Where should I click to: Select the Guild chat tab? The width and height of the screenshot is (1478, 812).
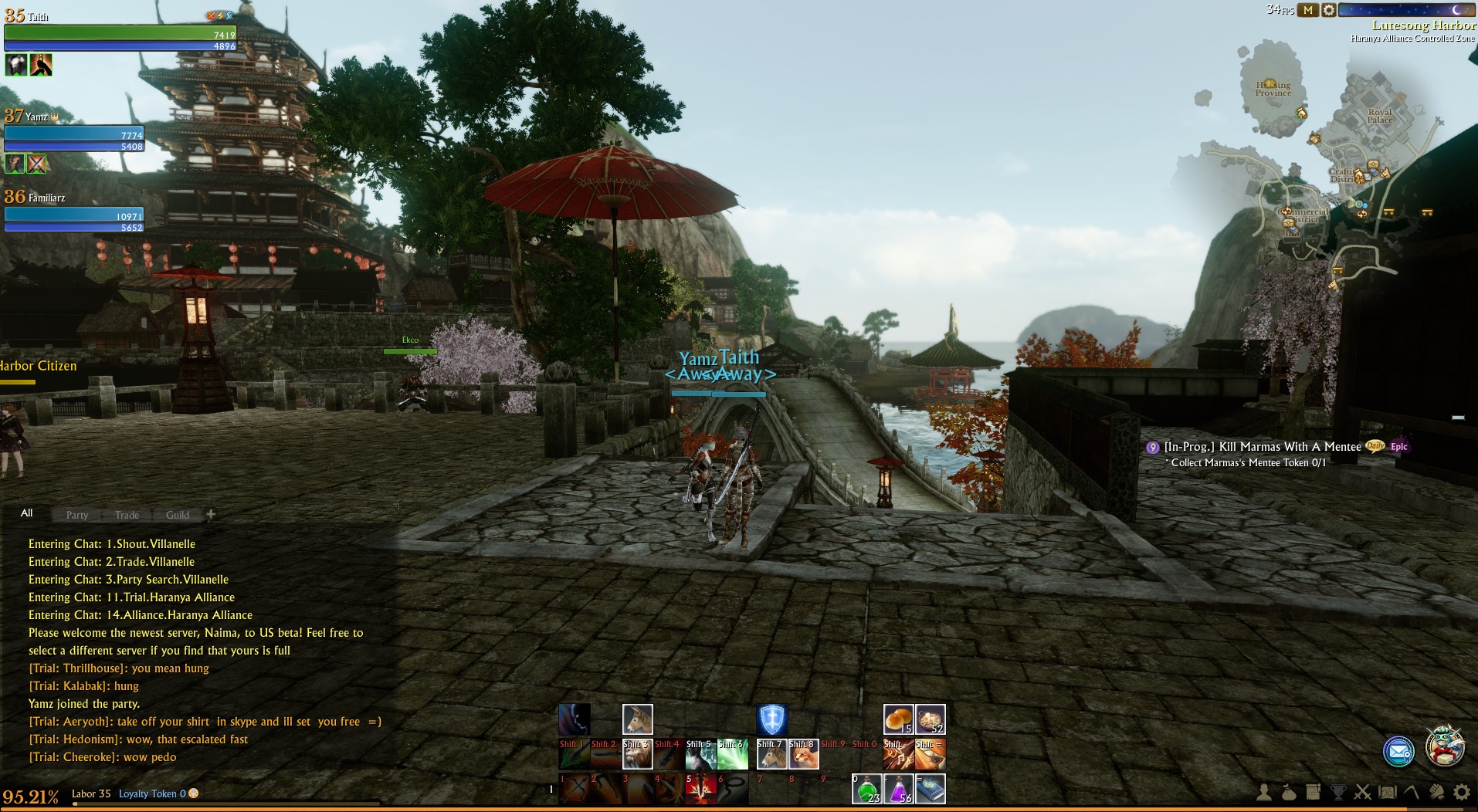(177, 515)
